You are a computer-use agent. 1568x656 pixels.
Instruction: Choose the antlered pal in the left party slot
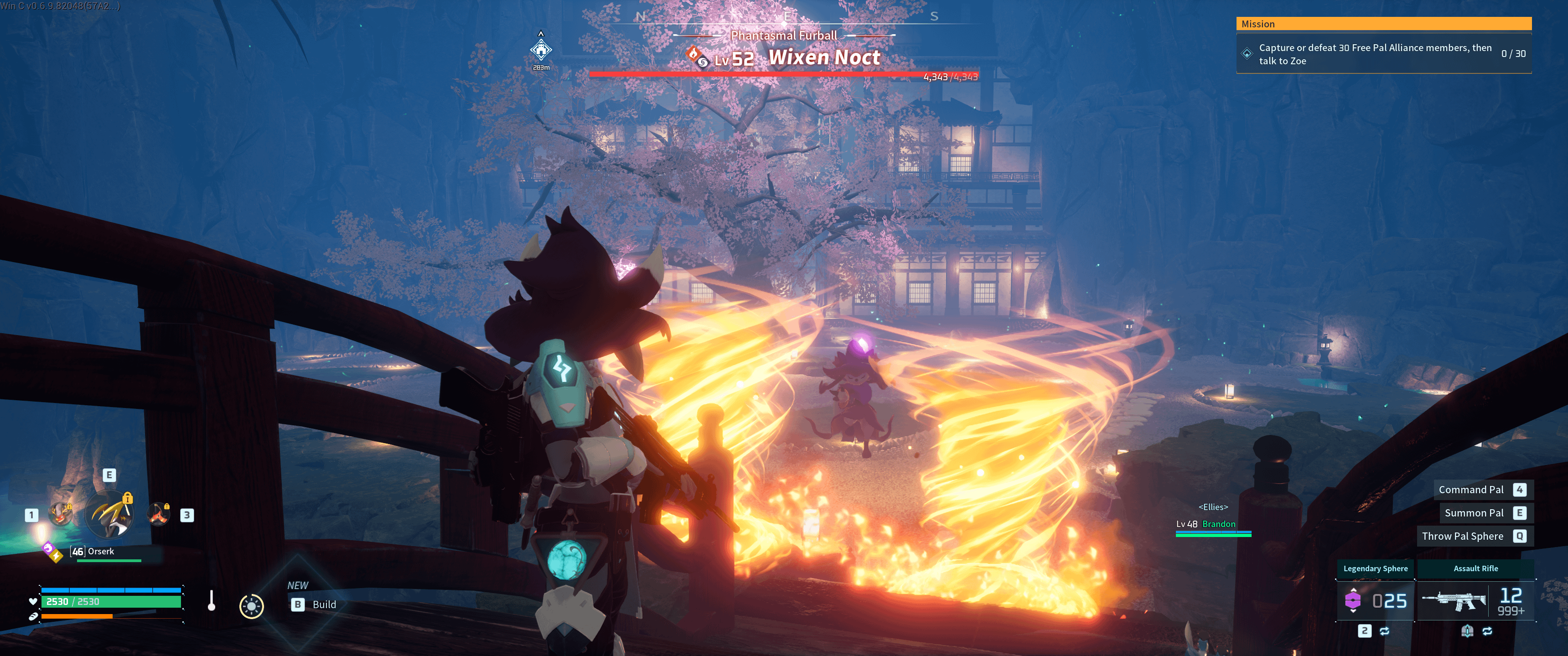click(x=60, y=514)
